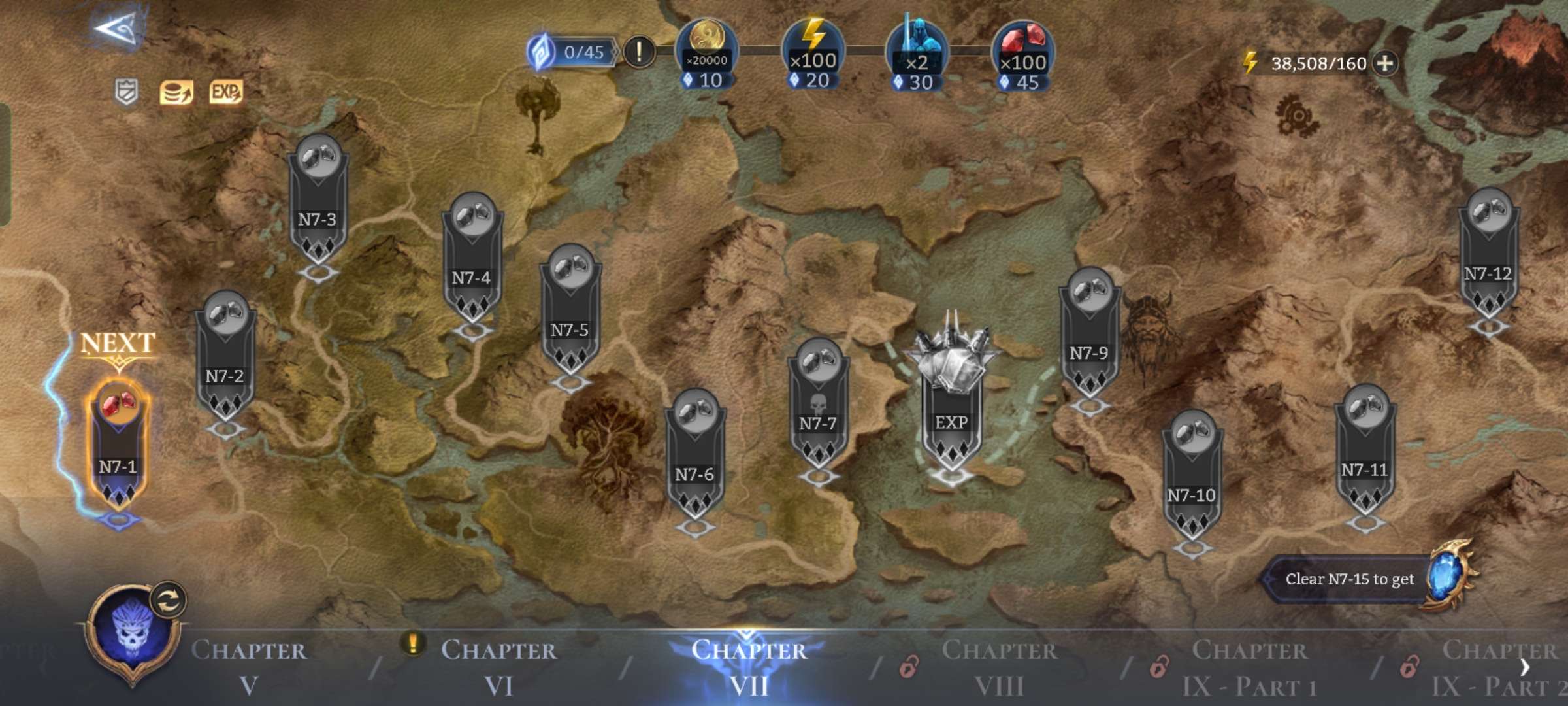Choose the N7-6 campaign stage

[694, 458]
